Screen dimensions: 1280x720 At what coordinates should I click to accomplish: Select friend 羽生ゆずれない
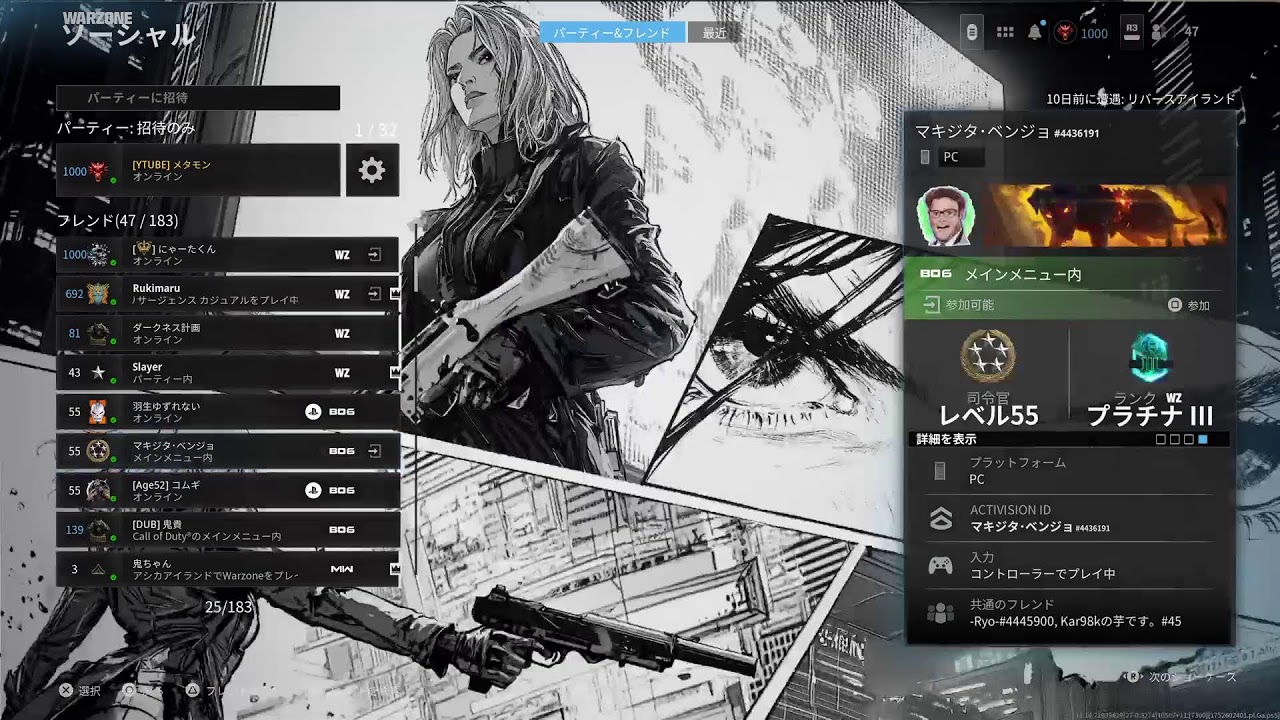pos(227,412)
